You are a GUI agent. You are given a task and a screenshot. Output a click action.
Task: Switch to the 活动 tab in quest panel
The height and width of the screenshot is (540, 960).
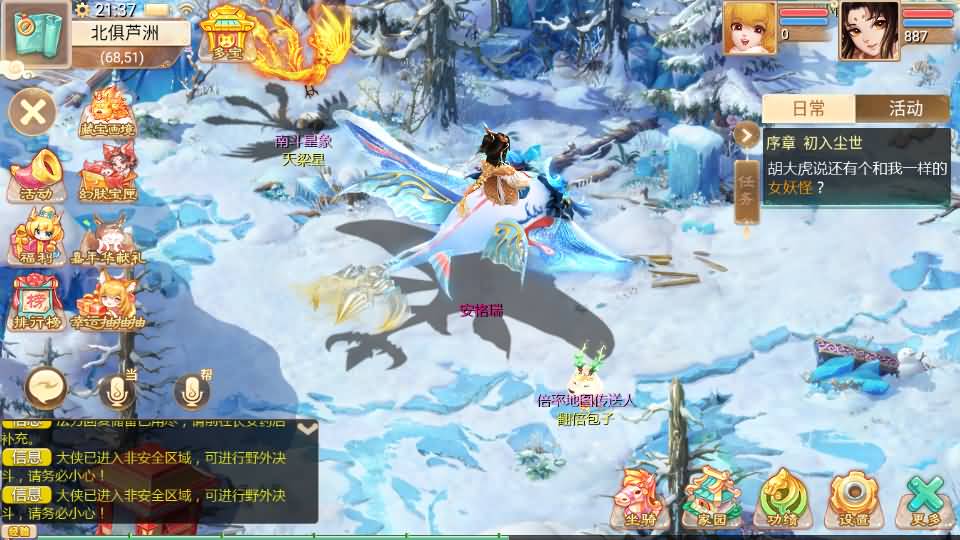pos(905,109)
